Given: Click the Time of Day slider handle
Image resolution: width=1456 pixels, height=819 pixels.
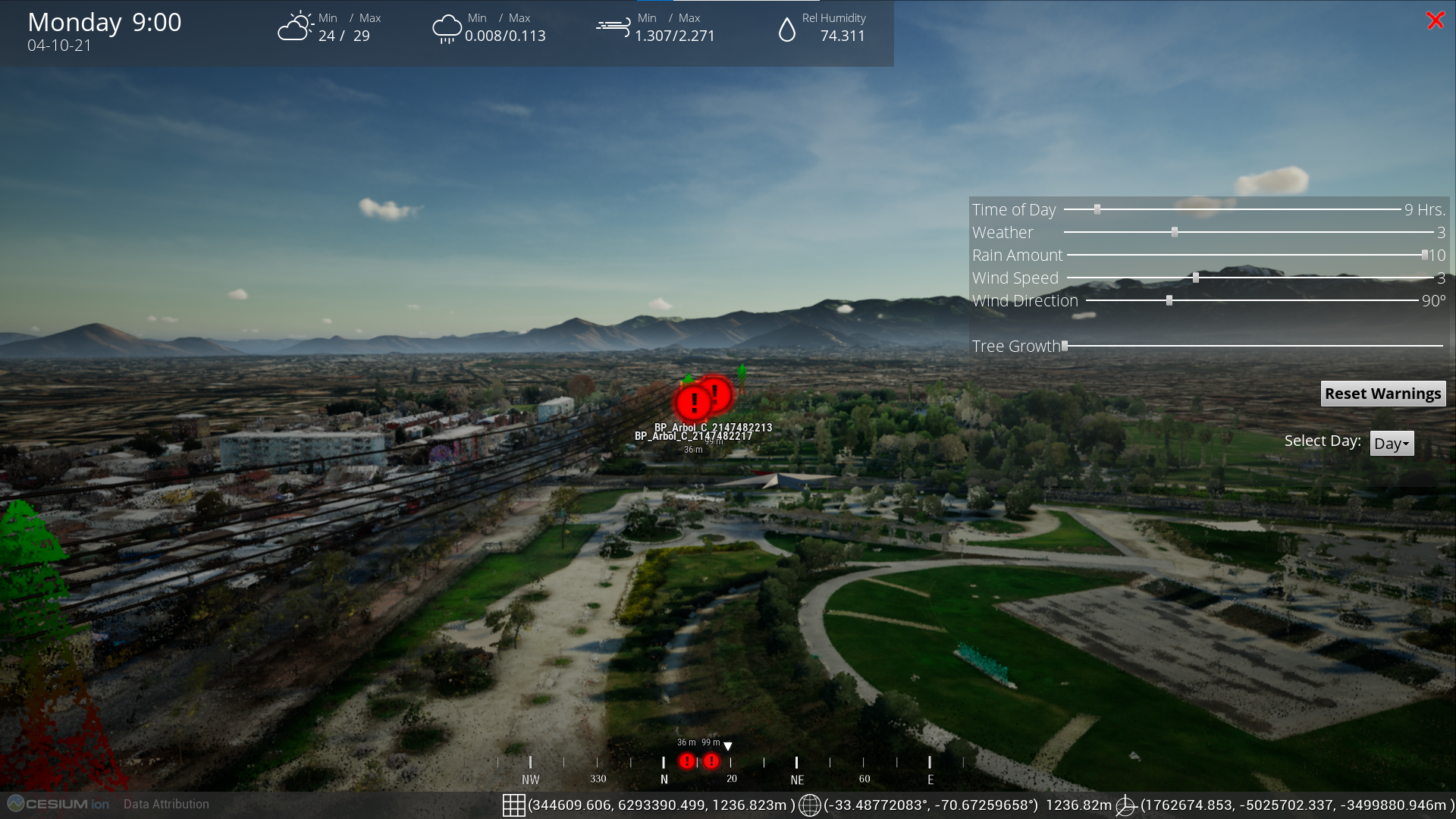Looking at the screenshot, I should tap(1097, 209).
